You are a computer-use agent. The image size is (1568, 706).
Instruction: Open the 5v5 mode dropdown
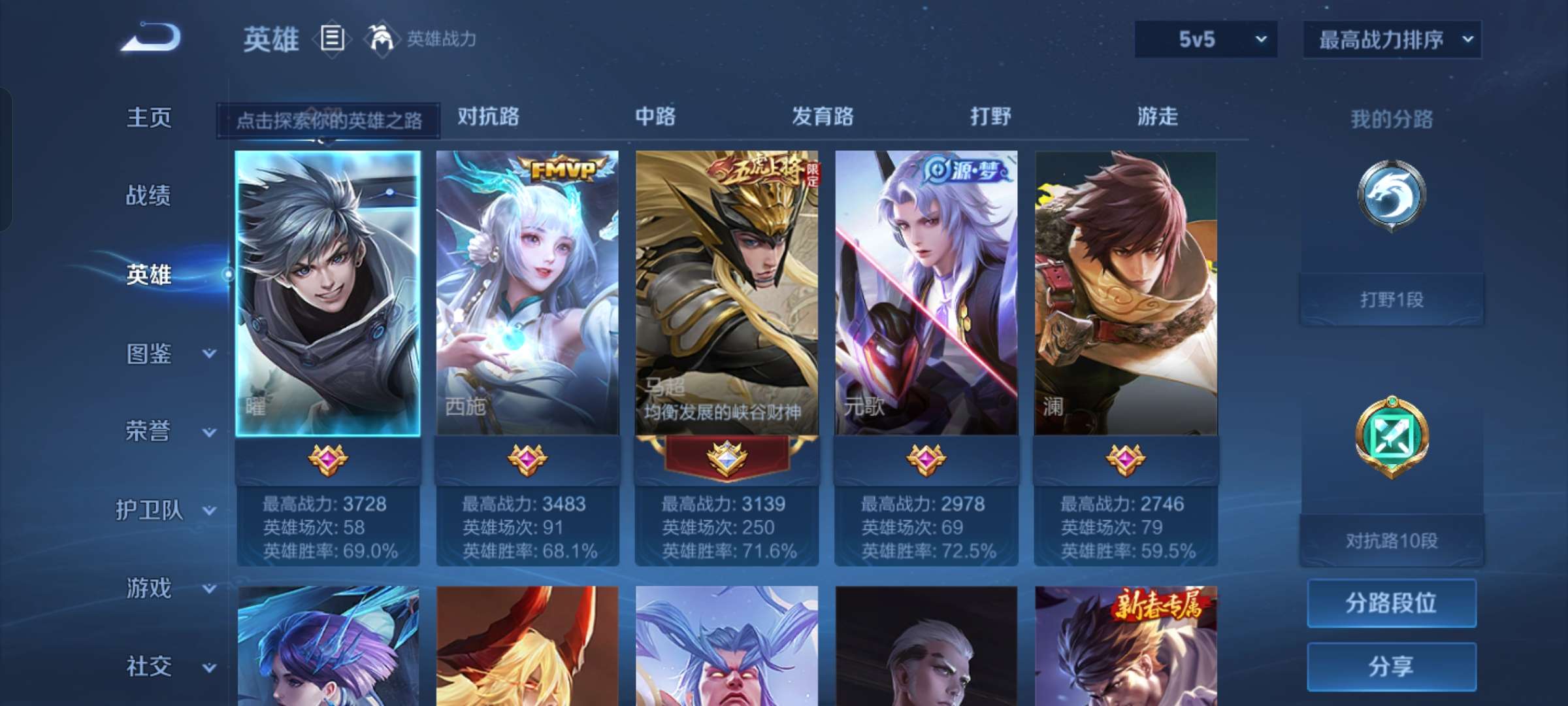[x=1205, y=39]
